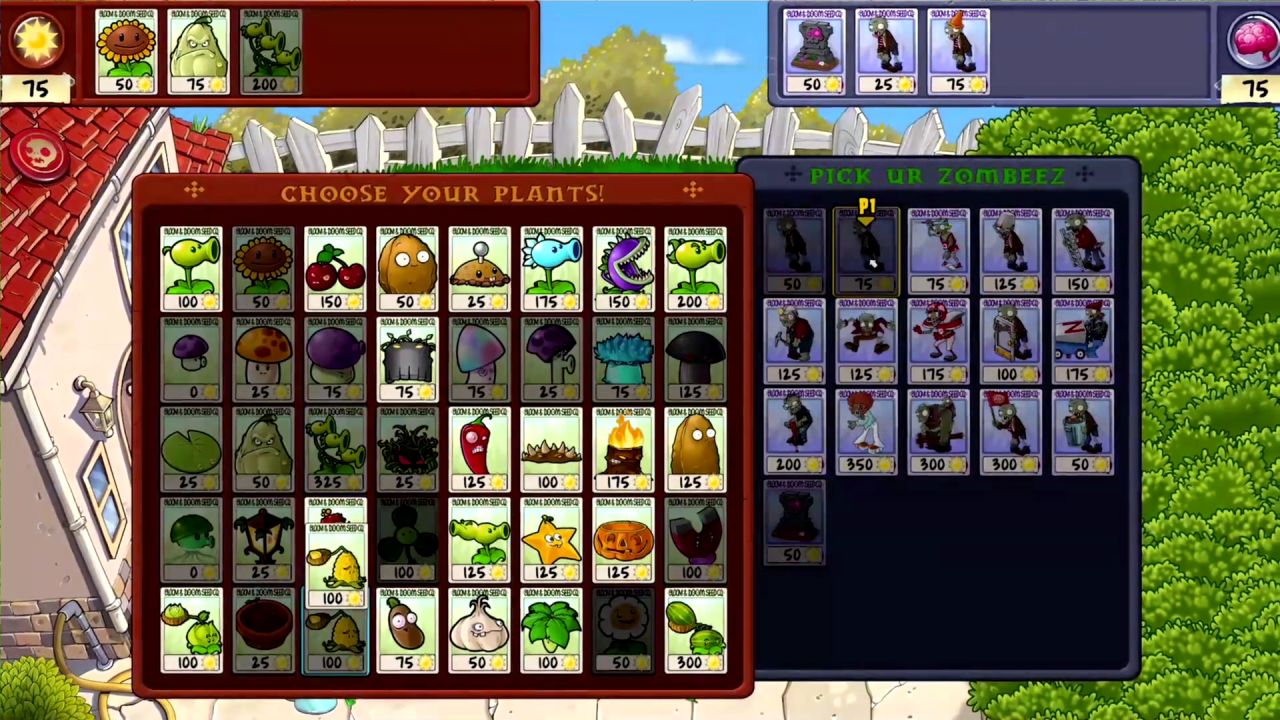Select the Starfruit seed packet
The height and width of the screenshot is (720, 1280).
click(550, 540)
